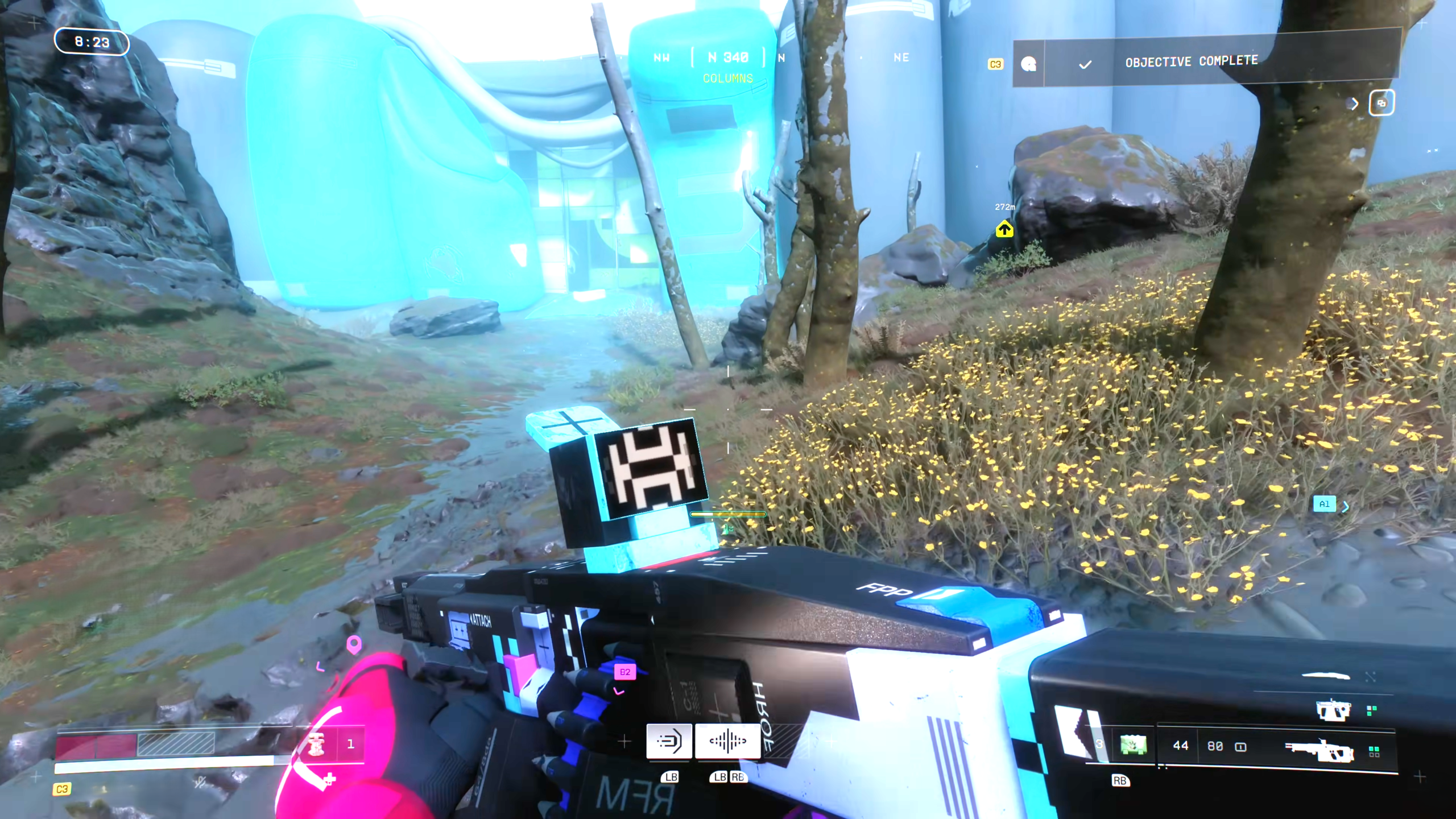1456x819 pixels.
Task: Activate the dash ability icon
Action: [669, 741]
